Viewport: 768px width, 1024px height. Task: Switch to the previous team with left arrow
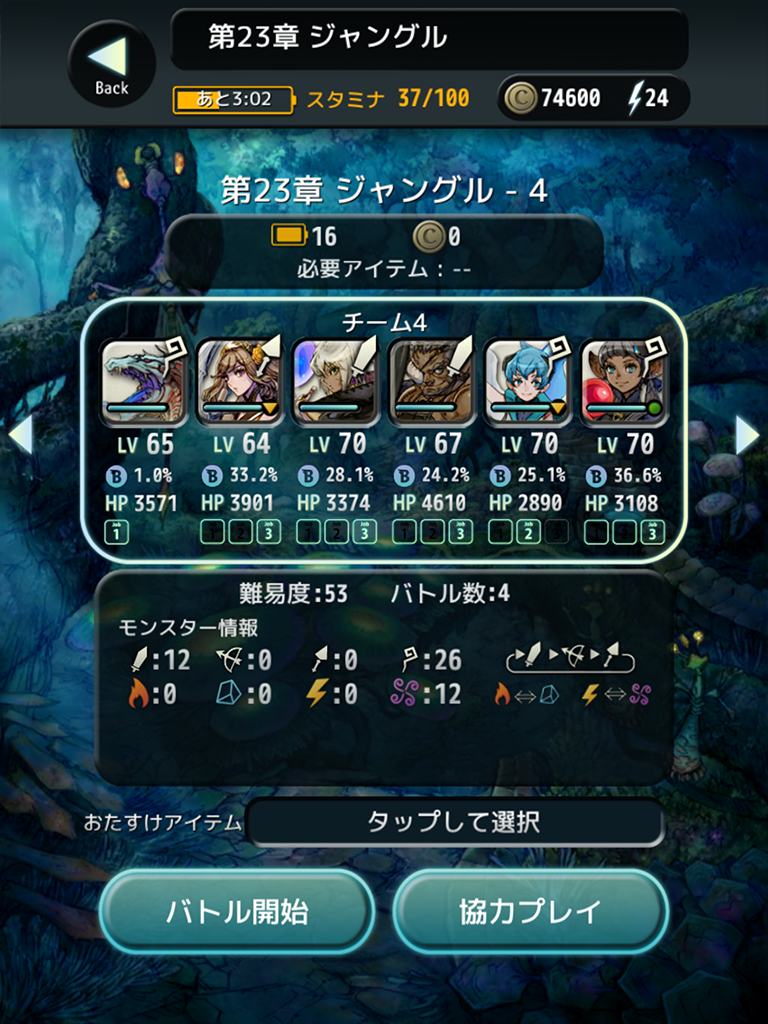[x=21, y=434]
